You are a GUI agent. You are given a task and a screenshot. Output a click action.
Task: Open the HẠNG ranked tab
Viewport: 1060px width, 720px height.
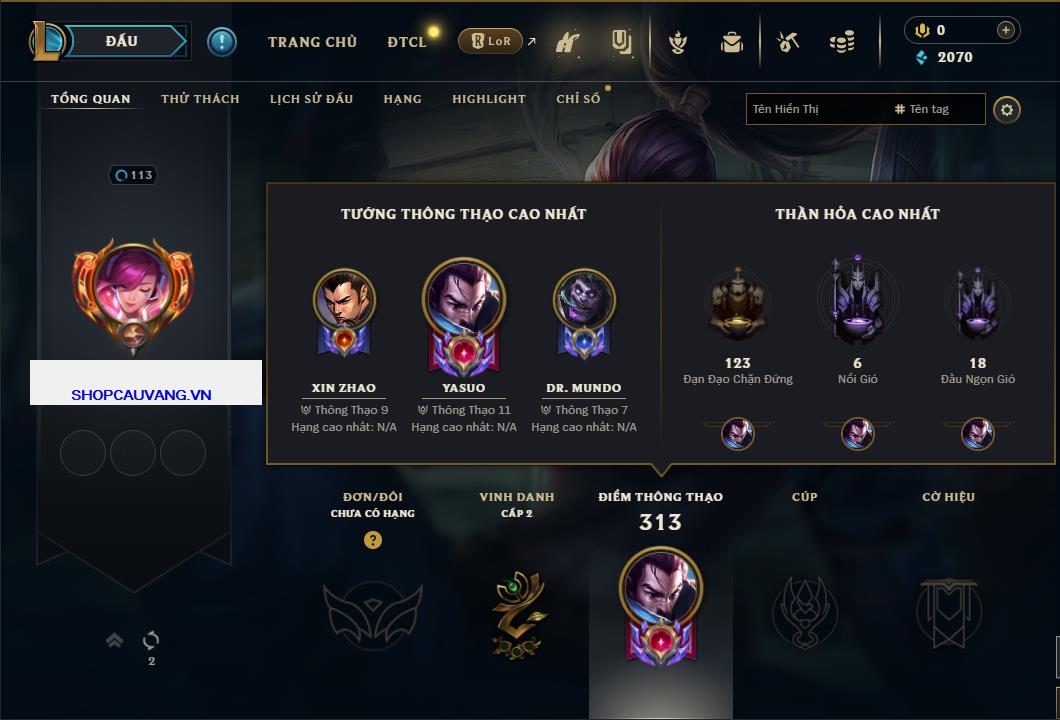(402, 99)
